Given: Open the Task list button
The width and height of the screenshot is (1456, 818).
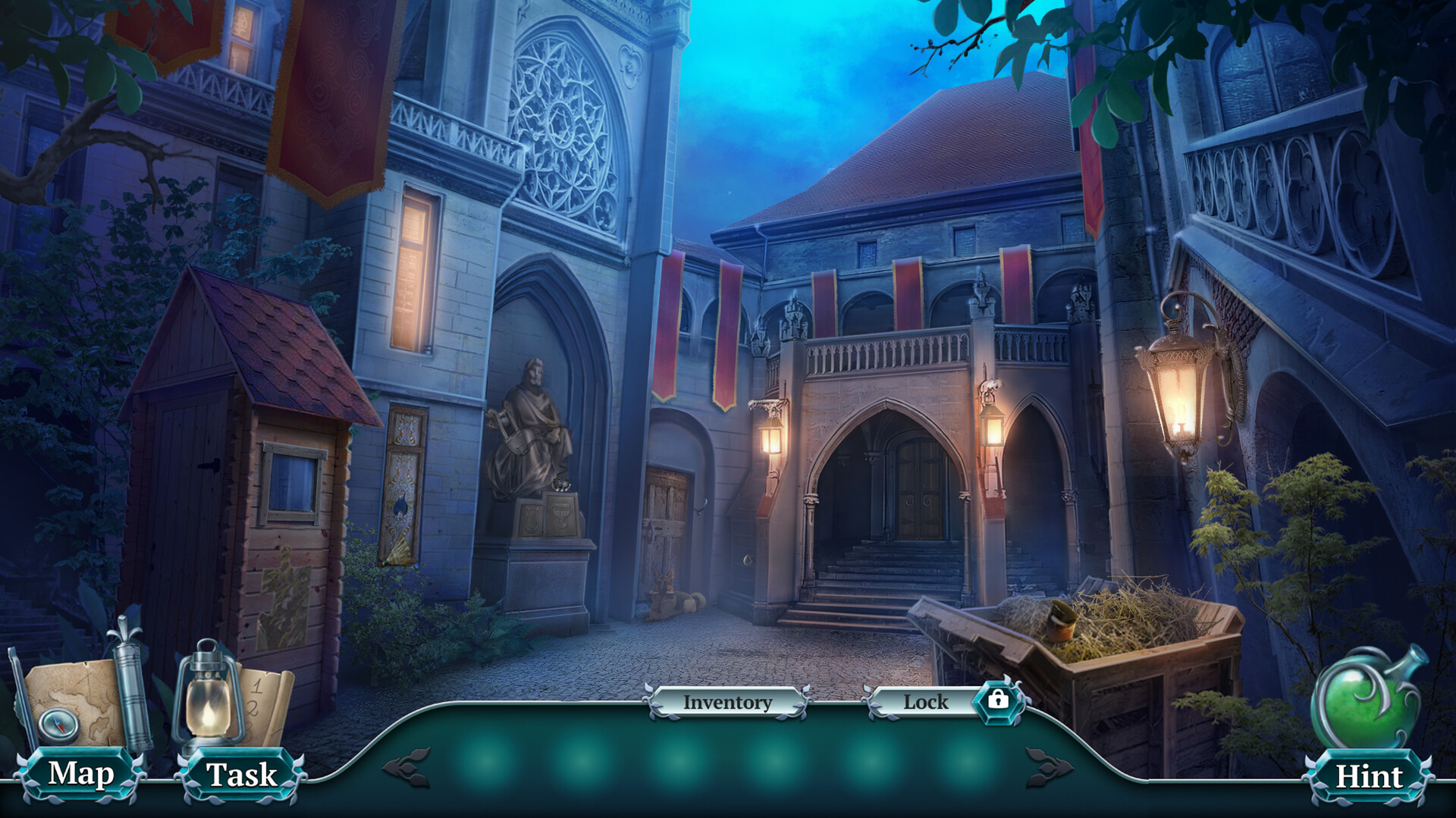Looking at the screenshot, I should point(241,776).
